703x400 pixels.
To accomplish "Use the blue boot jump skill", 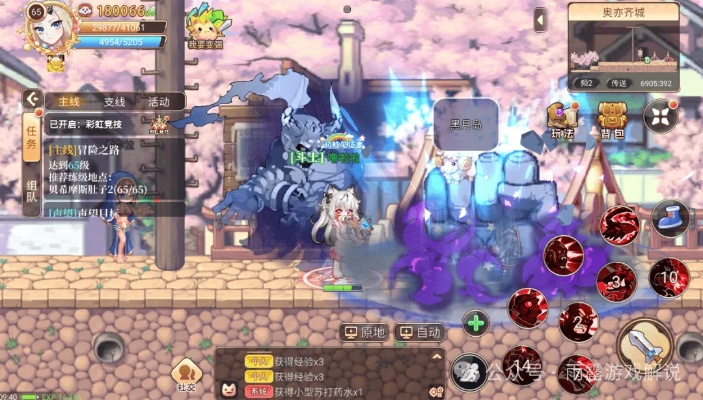I will 668,217.
